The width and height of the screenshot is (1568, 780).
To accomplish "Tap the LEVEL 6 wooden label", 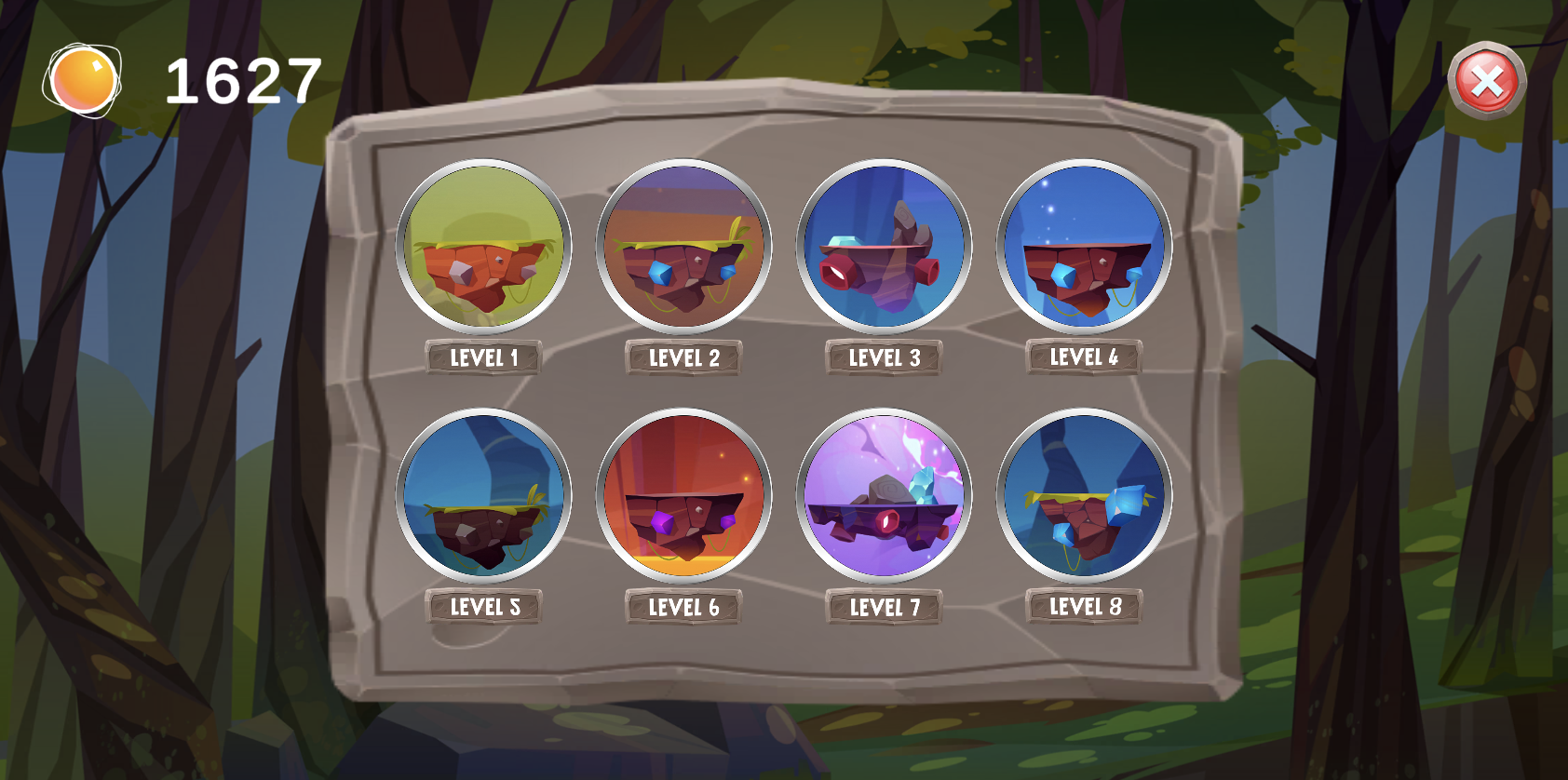I will pos(684,608).
